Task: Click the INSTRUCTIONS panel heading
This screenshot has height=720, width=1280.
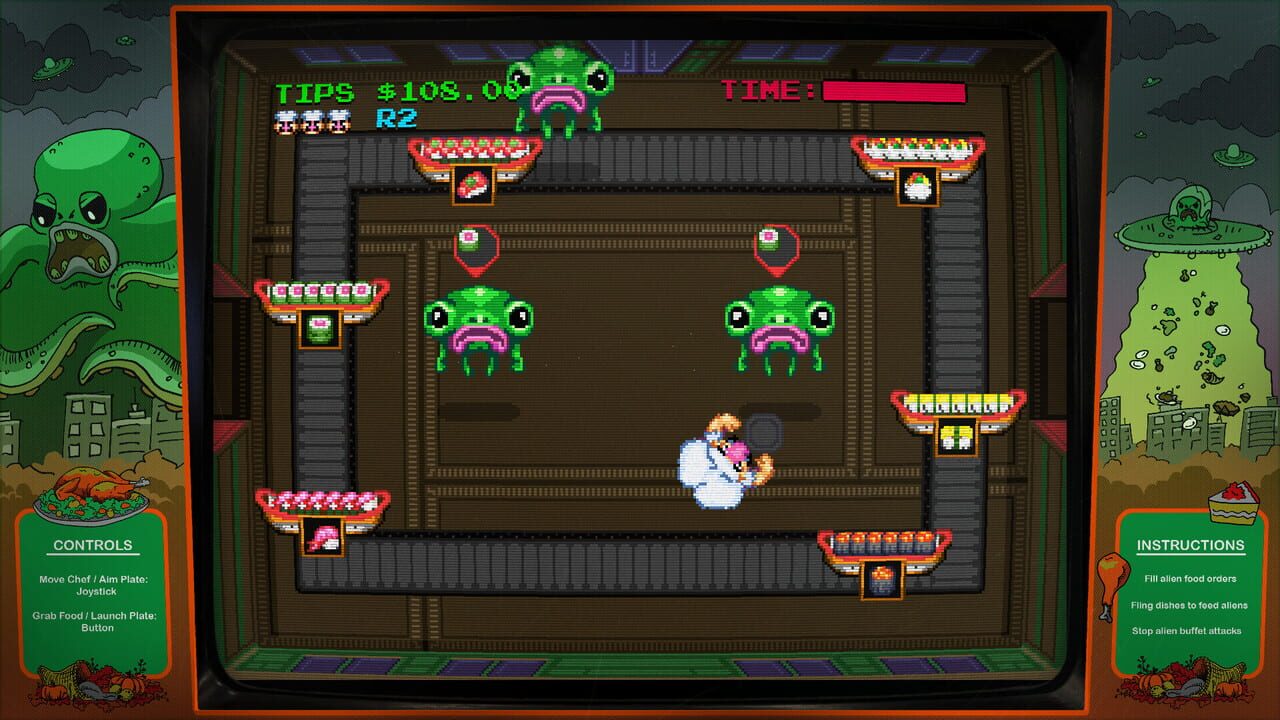Action: tap(1189, 545)
